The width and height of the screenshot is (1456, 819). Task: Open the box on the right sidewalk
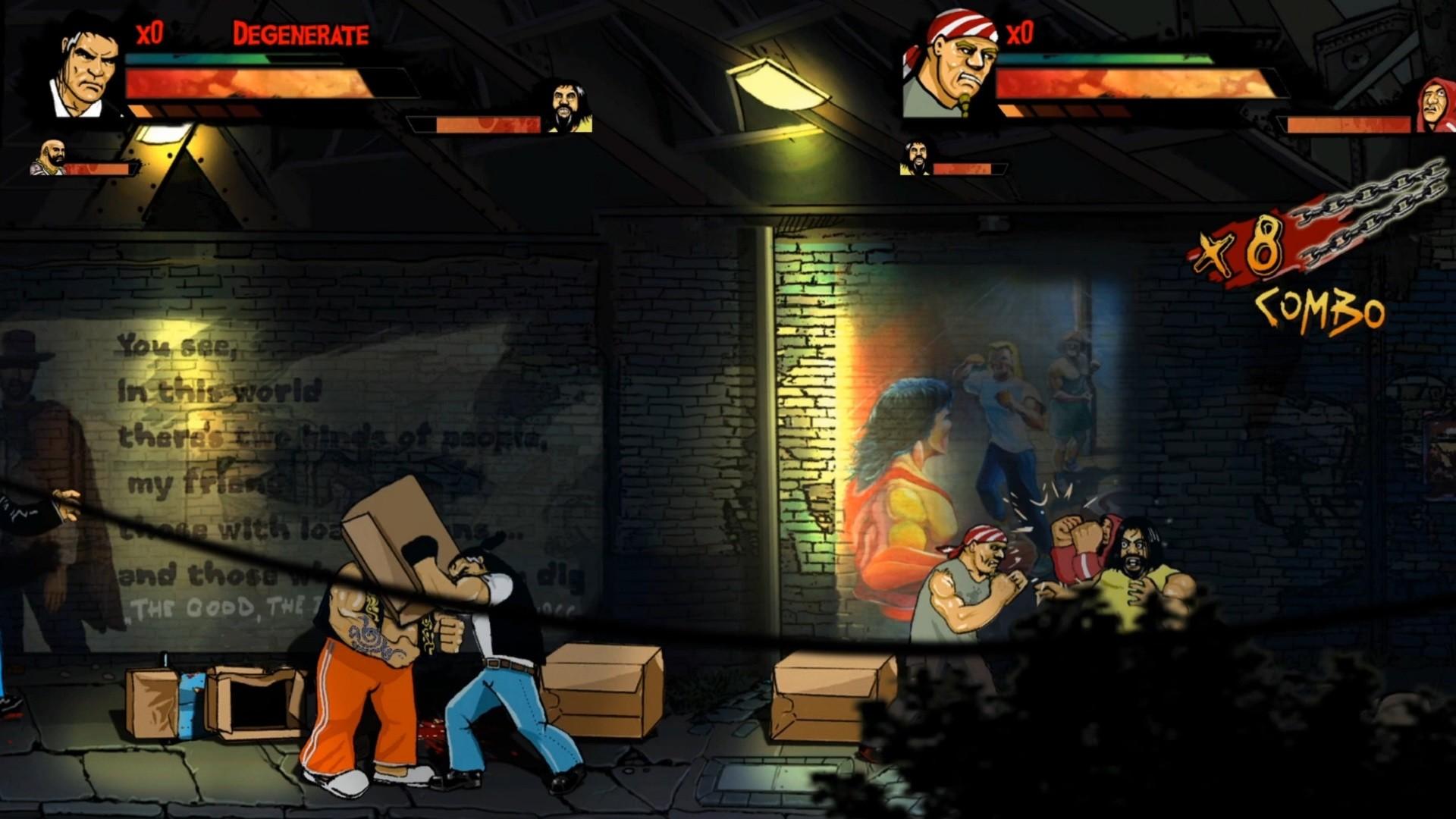click(x=827, y=698)
